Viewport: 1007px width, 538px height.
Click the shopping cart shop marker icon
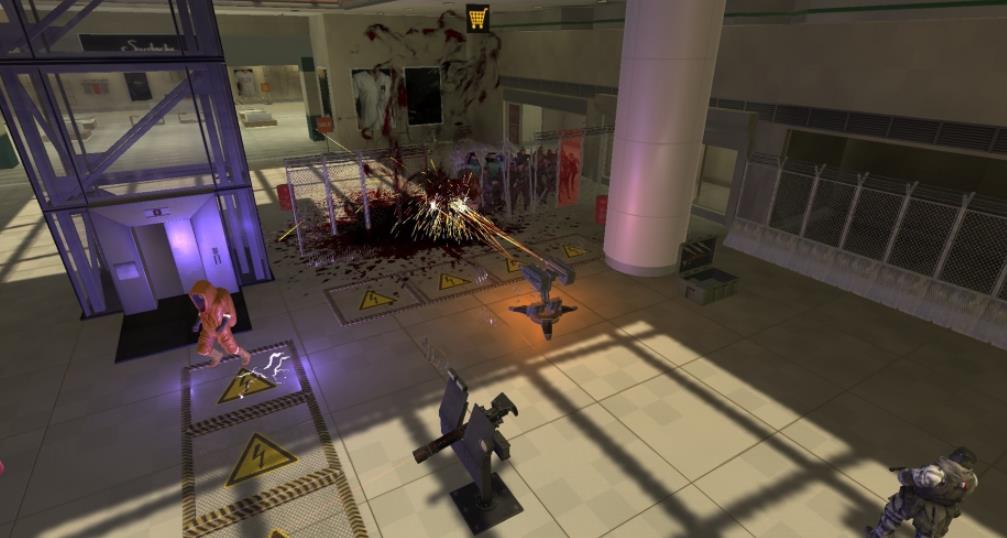[478, 17]
